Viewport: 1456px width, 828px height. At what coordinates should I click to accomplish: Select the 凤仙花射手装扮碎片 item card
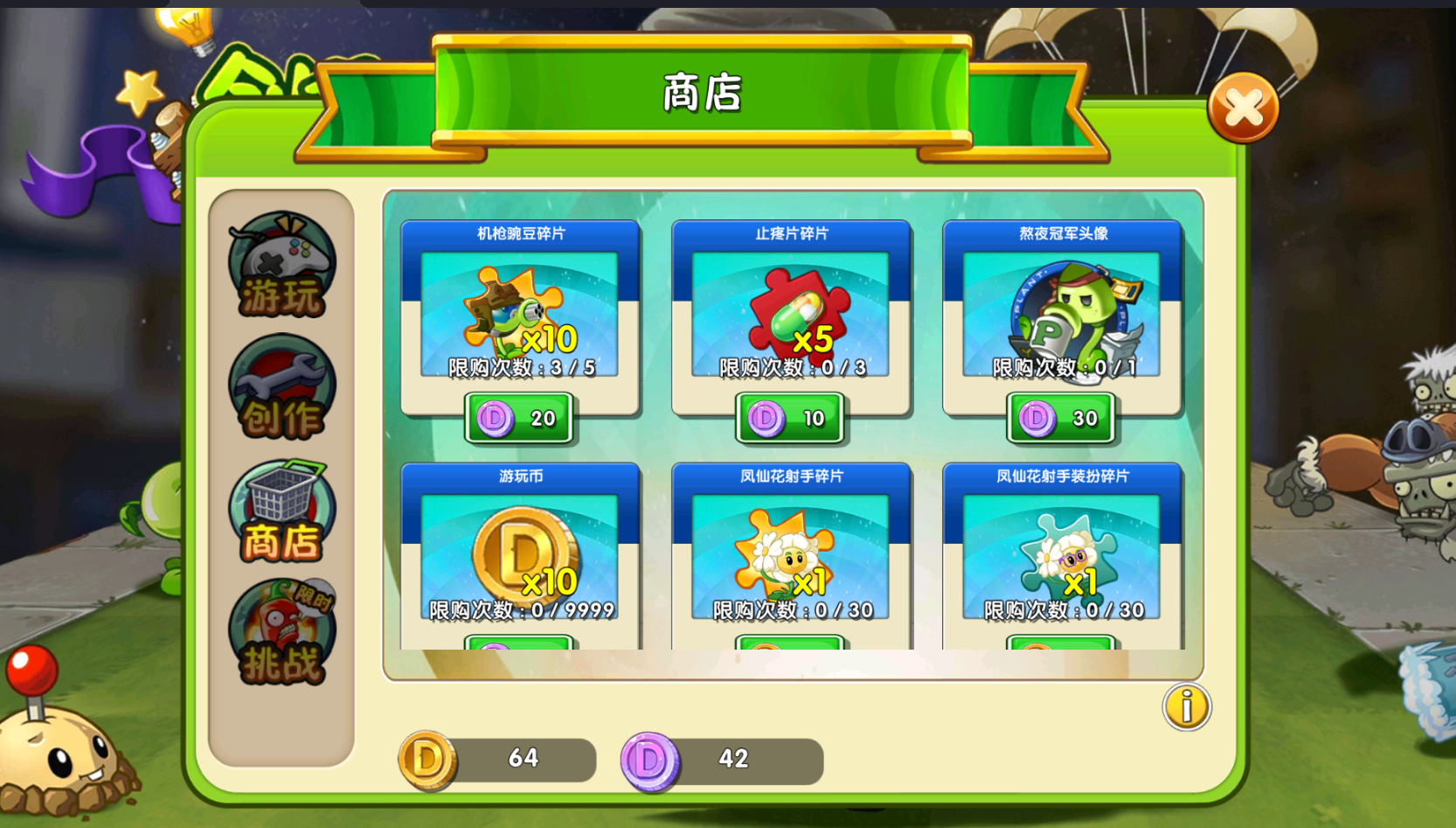1061,551
